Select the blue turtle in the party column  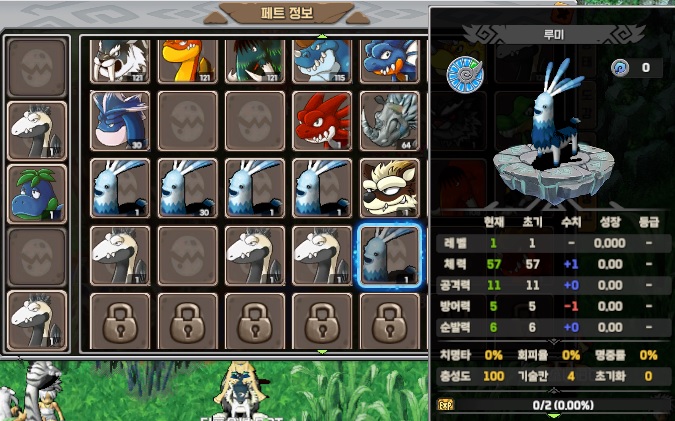pos(38,193)
